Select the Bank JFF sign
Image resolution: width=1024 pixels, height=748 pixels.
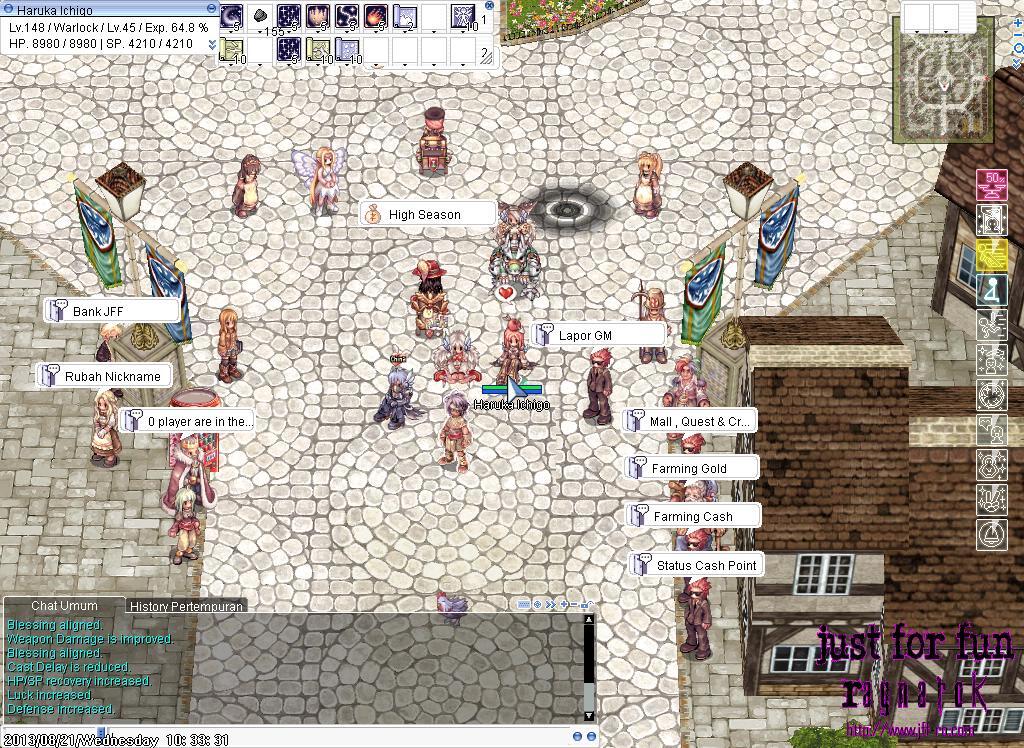pyautogui.click(x=112, y=311)
